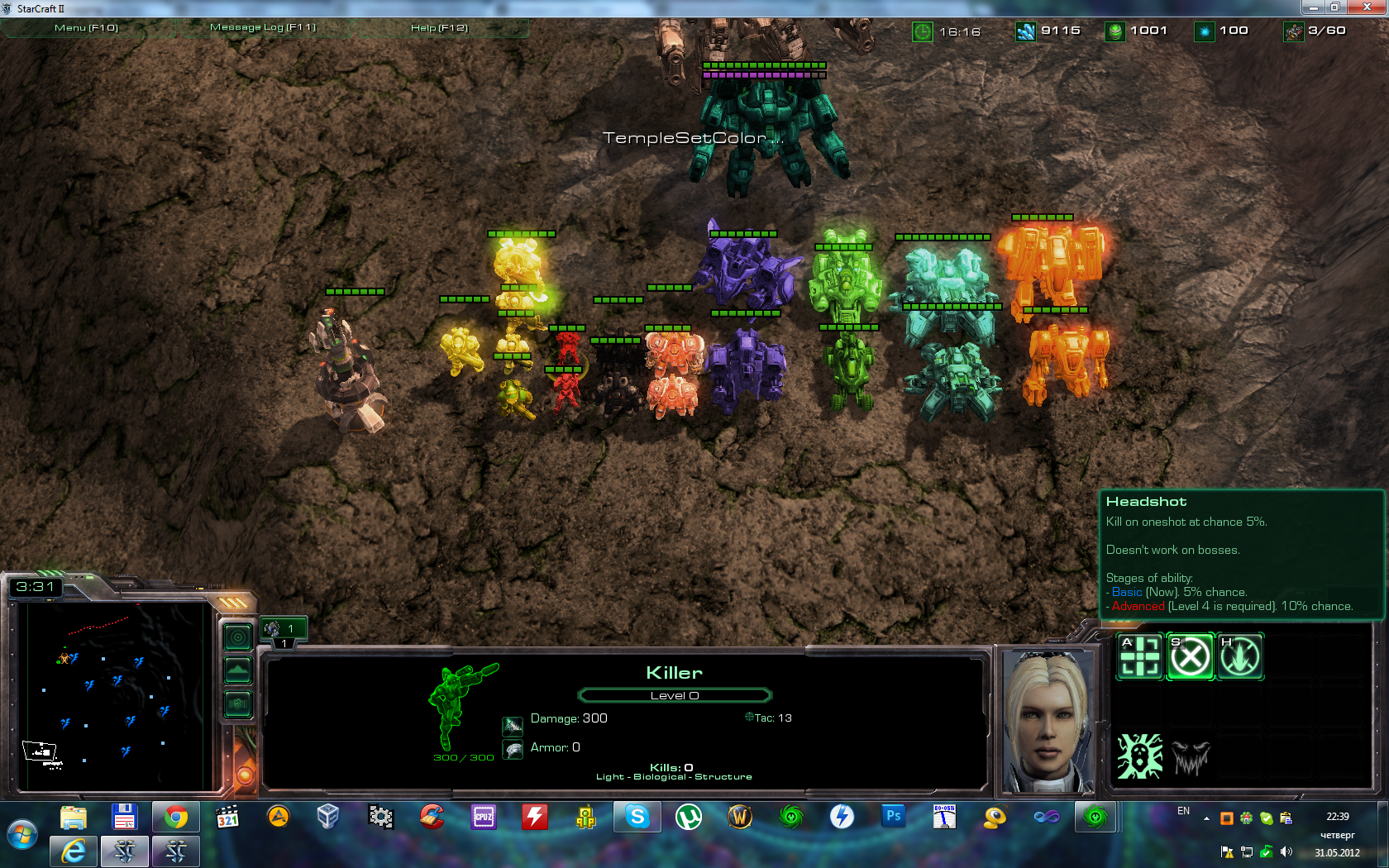Select the Stop command (S)
The height and width of the screenshot is (868, 1389).
[1190, 657]
